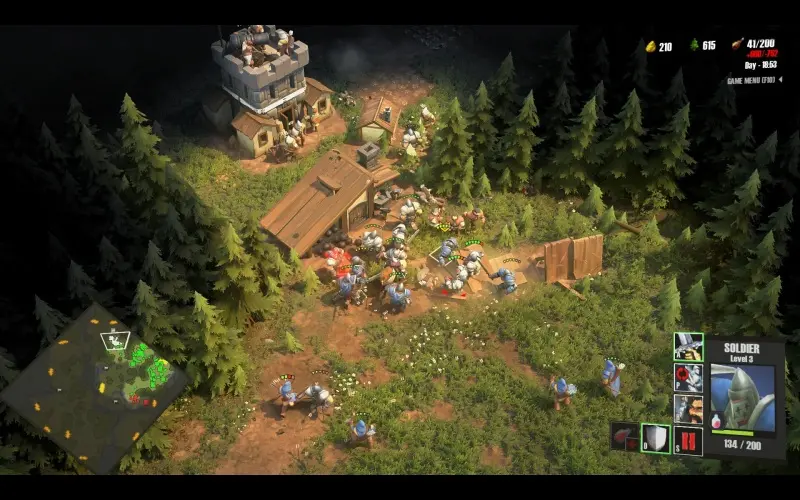Open the Game Menu
The image size is (800, 500).
(x=753, y=79)
